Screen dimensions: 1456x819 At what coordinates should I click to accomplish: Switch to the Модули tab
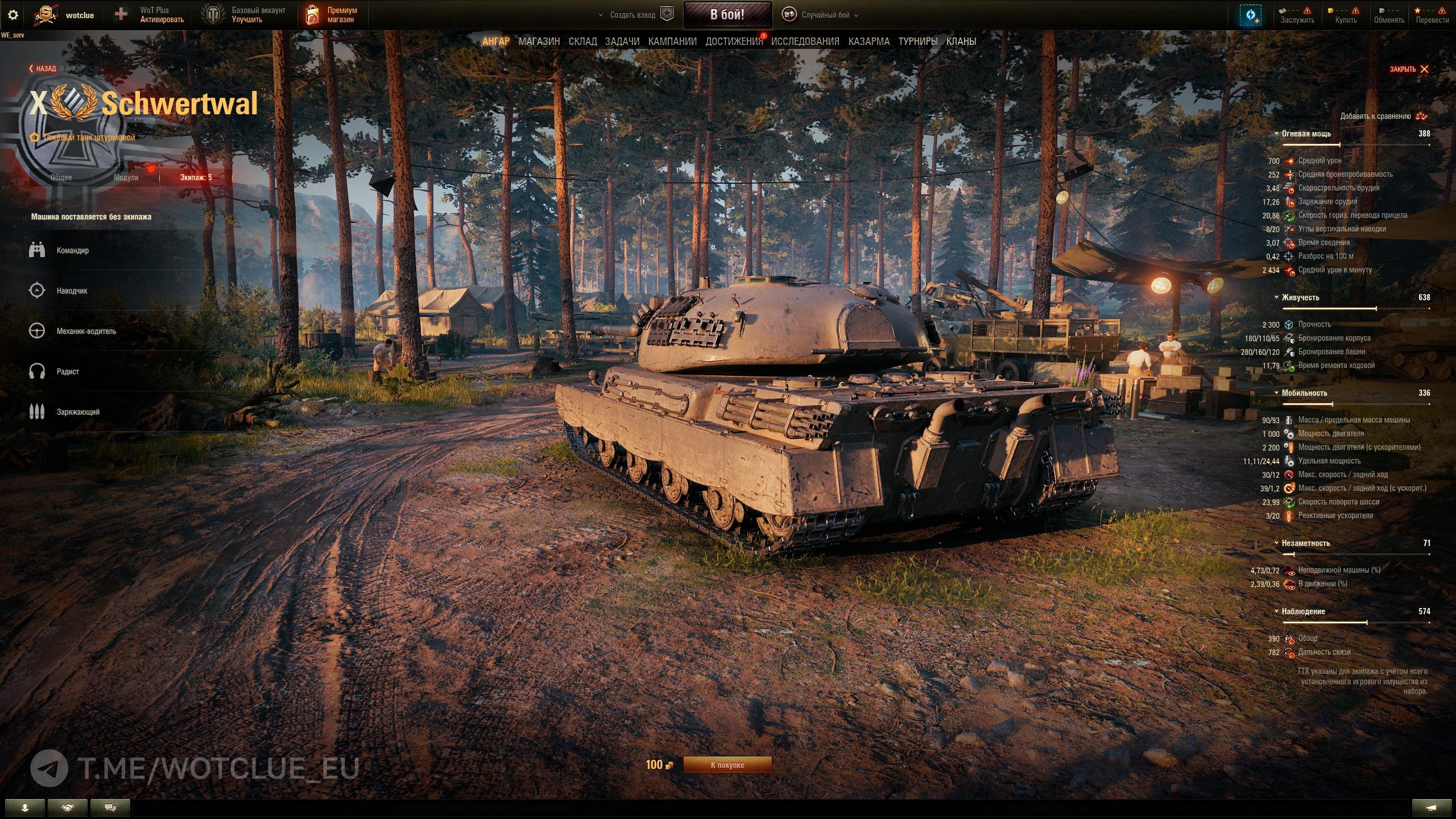pos(126,177)
